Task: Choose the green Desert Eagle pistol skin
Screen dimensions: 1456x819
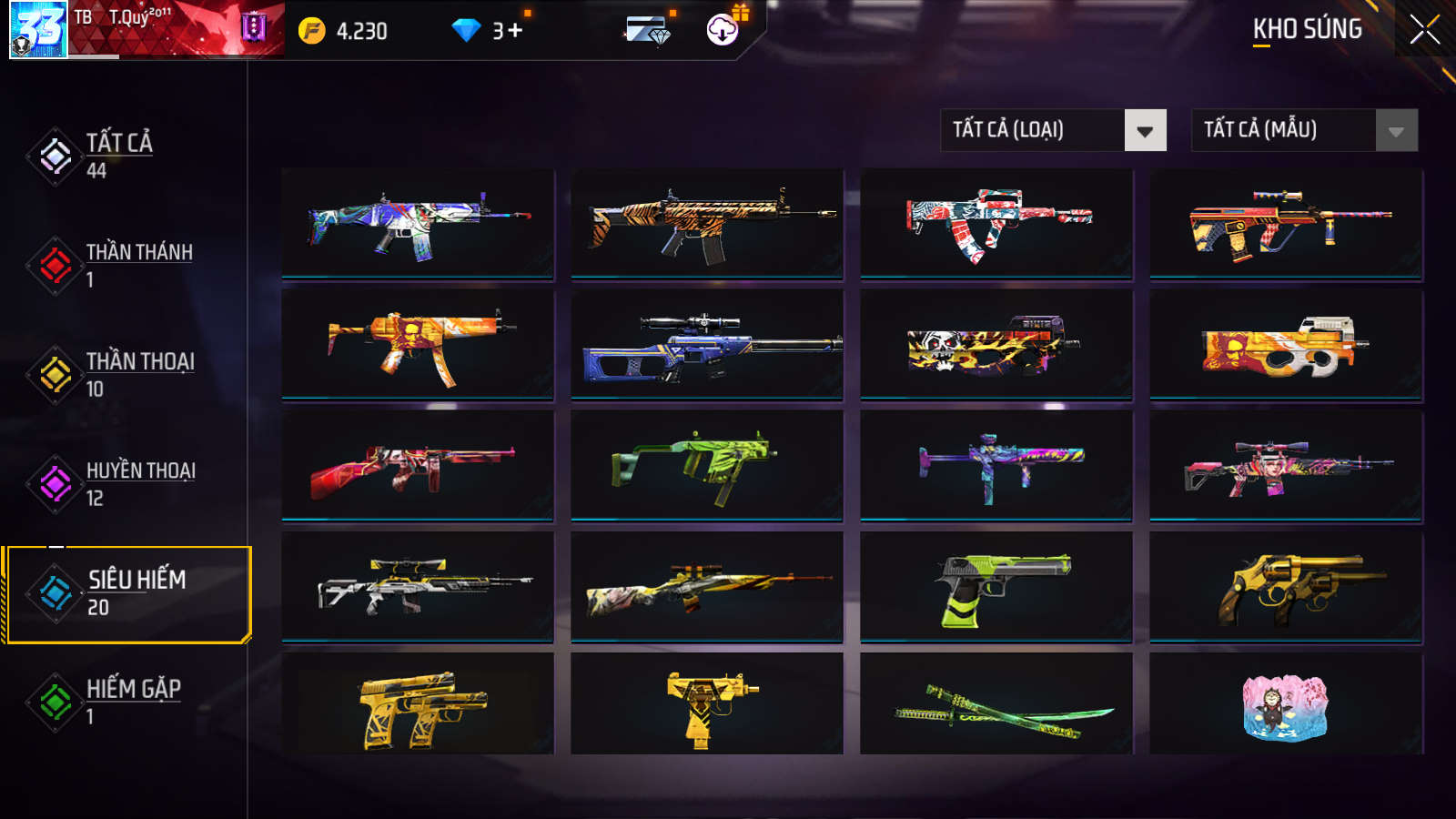Action: [x=996, y=587]
